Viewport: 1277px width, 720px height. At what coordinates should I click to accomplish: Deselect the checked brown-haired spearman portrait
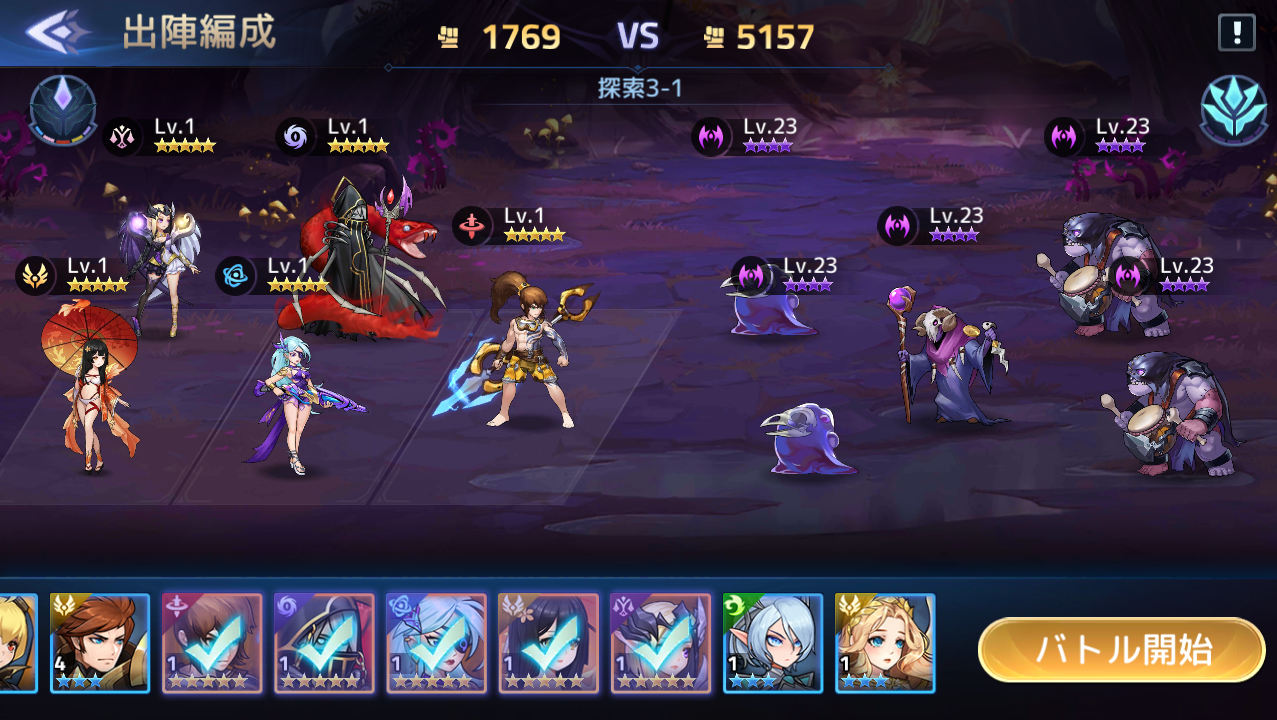pos(212,643)
